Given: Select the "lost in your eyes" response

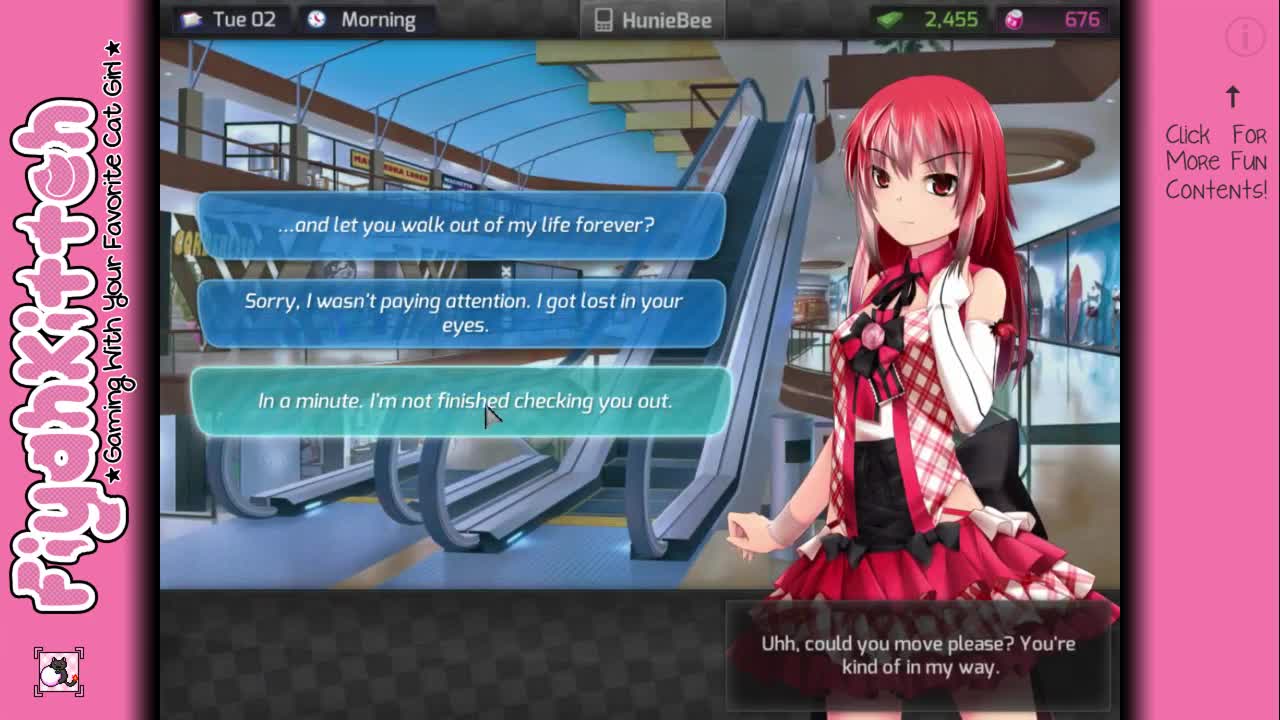Looking at the screenshot, I should [x=462, y=312].
